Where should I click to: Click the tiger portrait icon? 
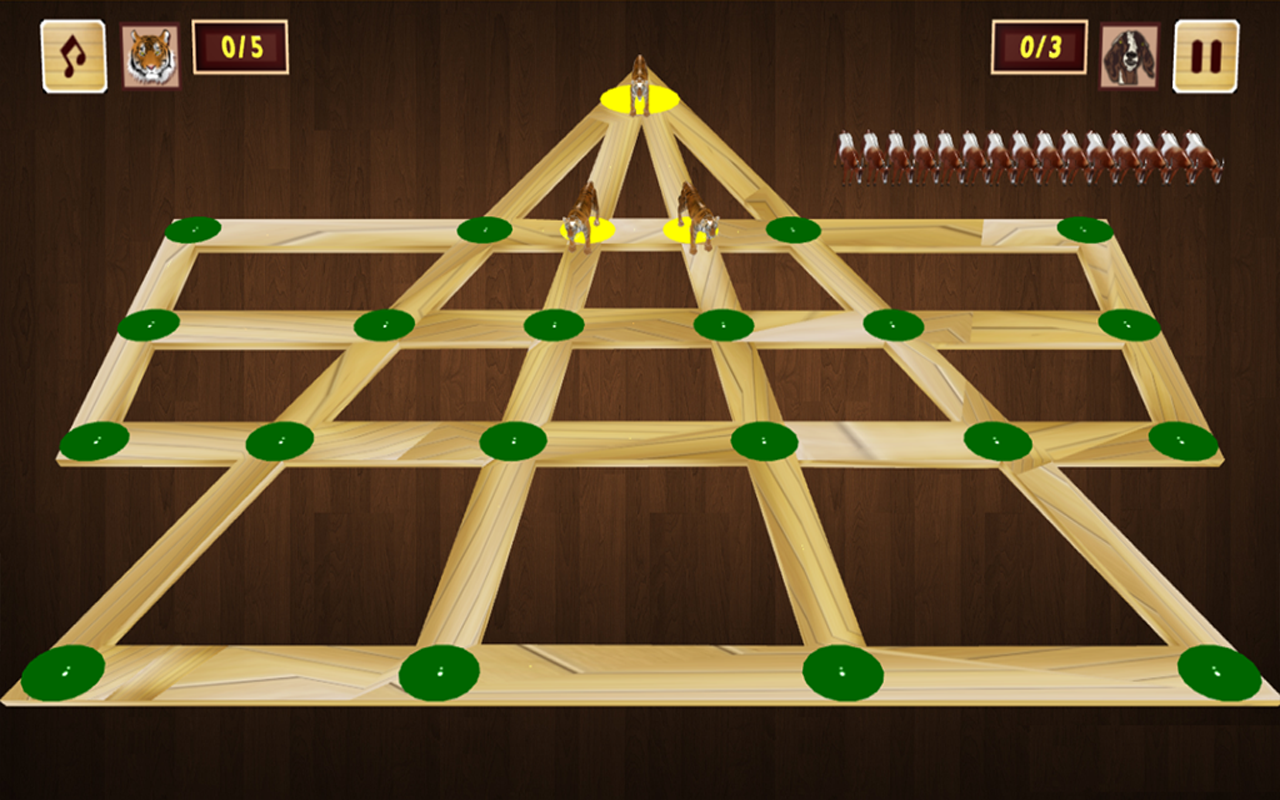(x=151, y=56)
